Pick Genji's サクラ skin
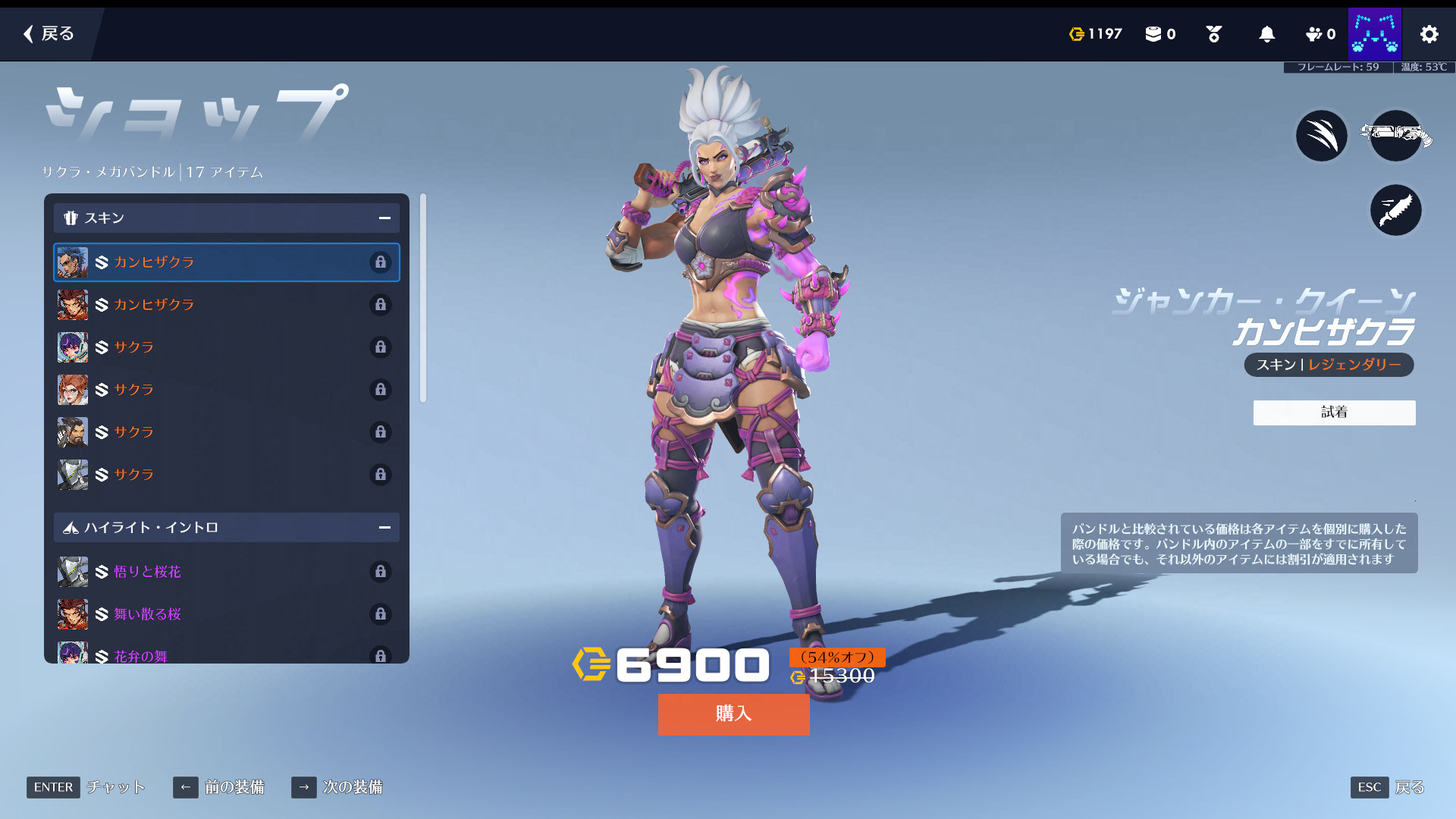This screenshot has height=819, width=1456. [x=226, y=475]
